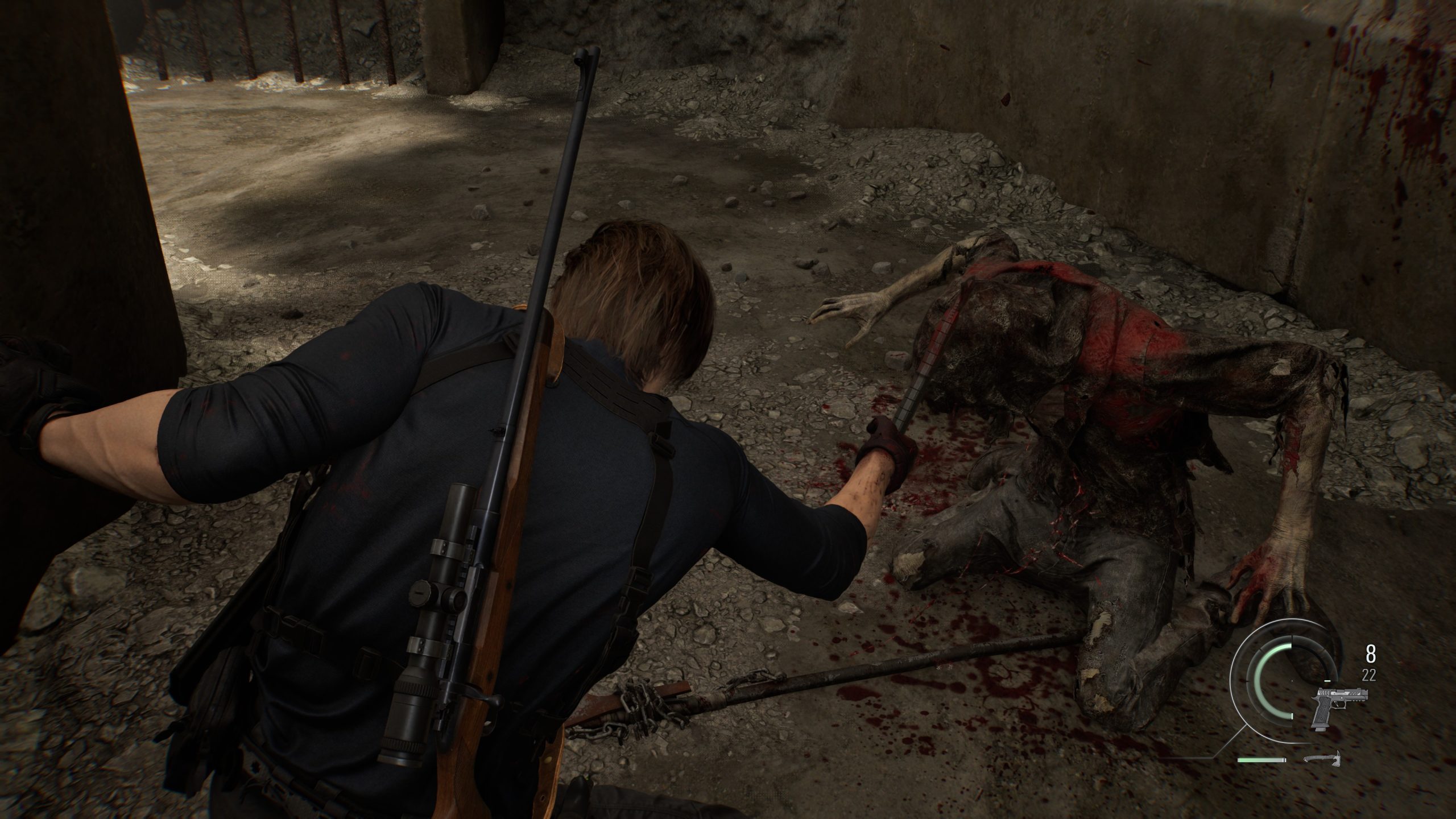The width and height of the screenshot is (1456, 819).
Task: Click the small green tick on the ammo ring
Action: click(x=1327, y=681)
